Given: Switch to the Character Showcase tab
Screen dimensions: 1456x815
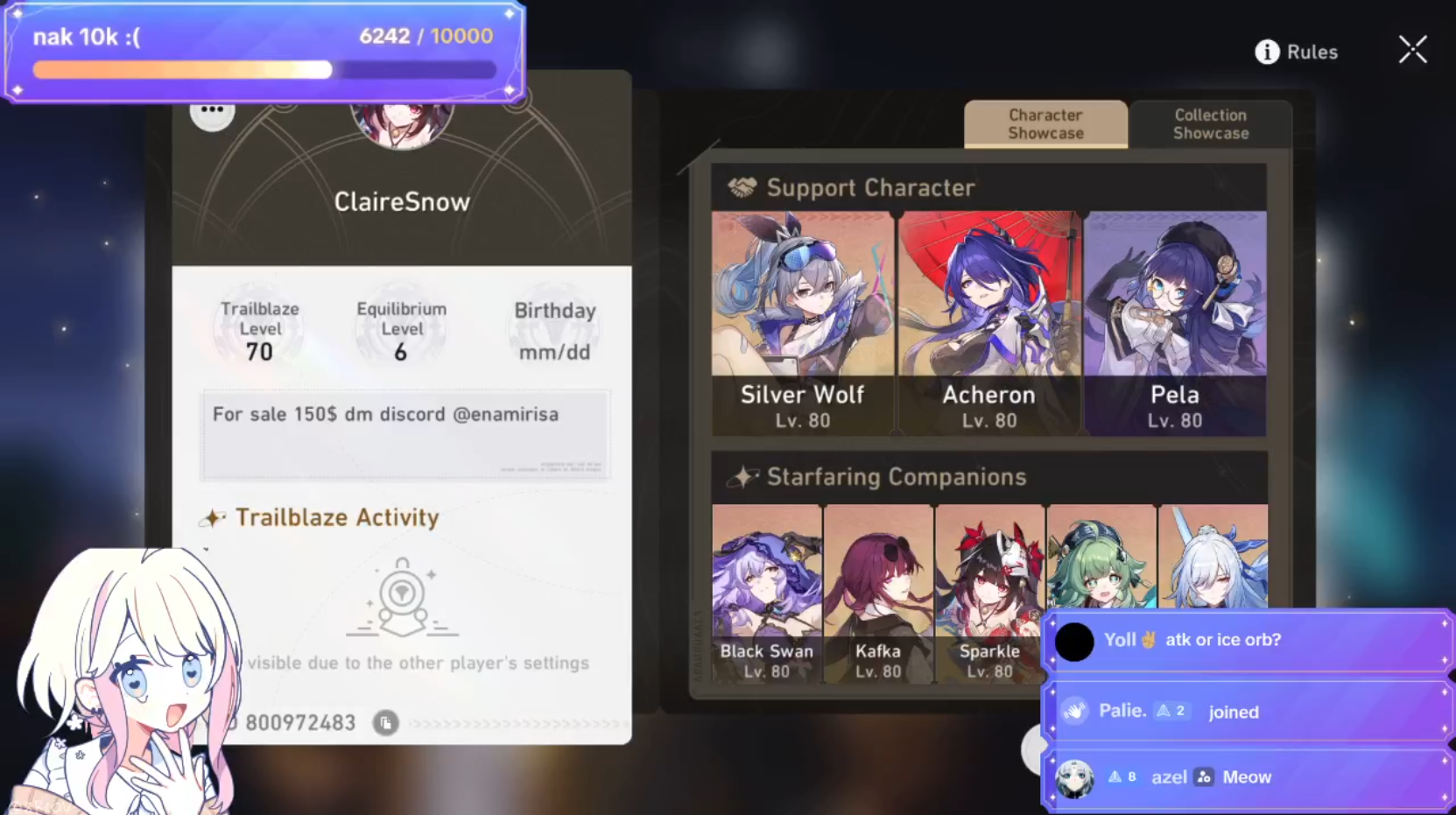Looking at the screenshot, I should (1045, 124).
